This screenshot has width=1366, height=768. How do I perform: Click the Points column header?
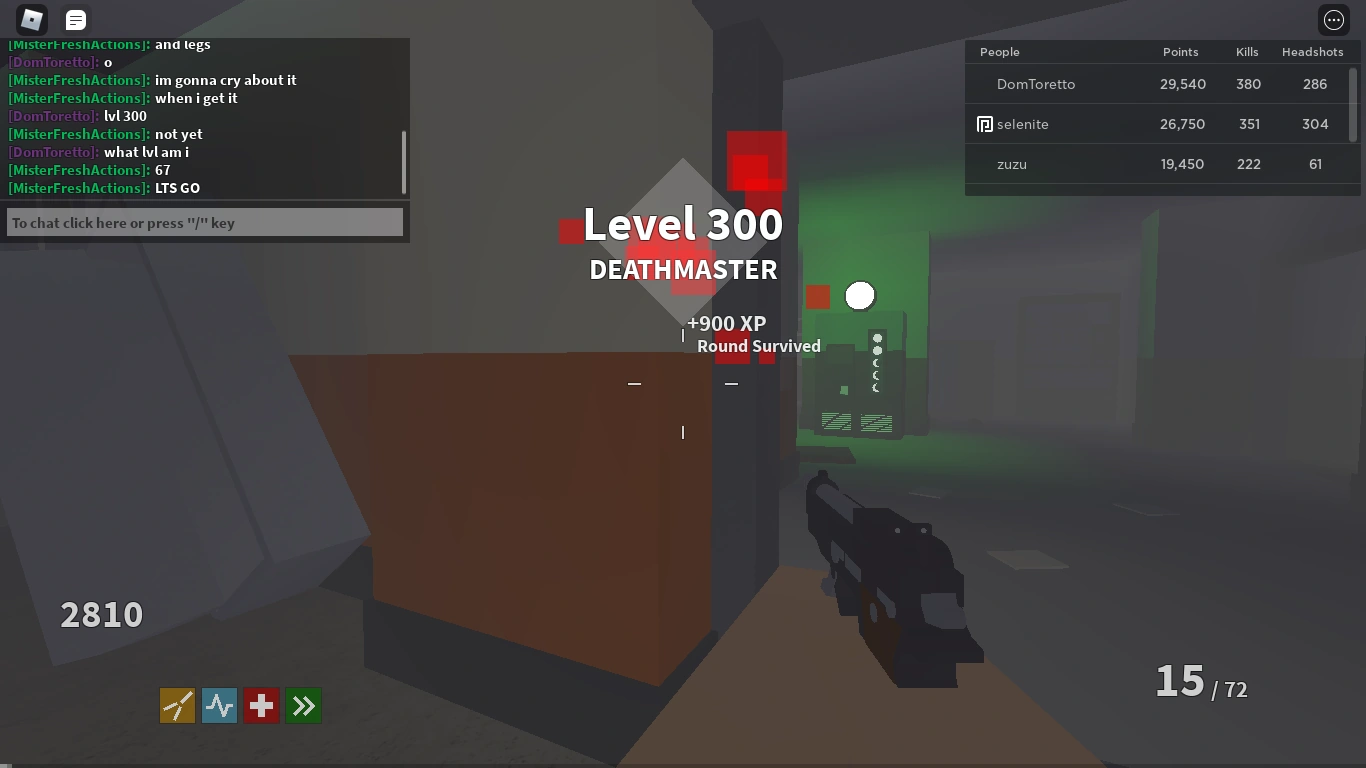tap(1180, 51)
